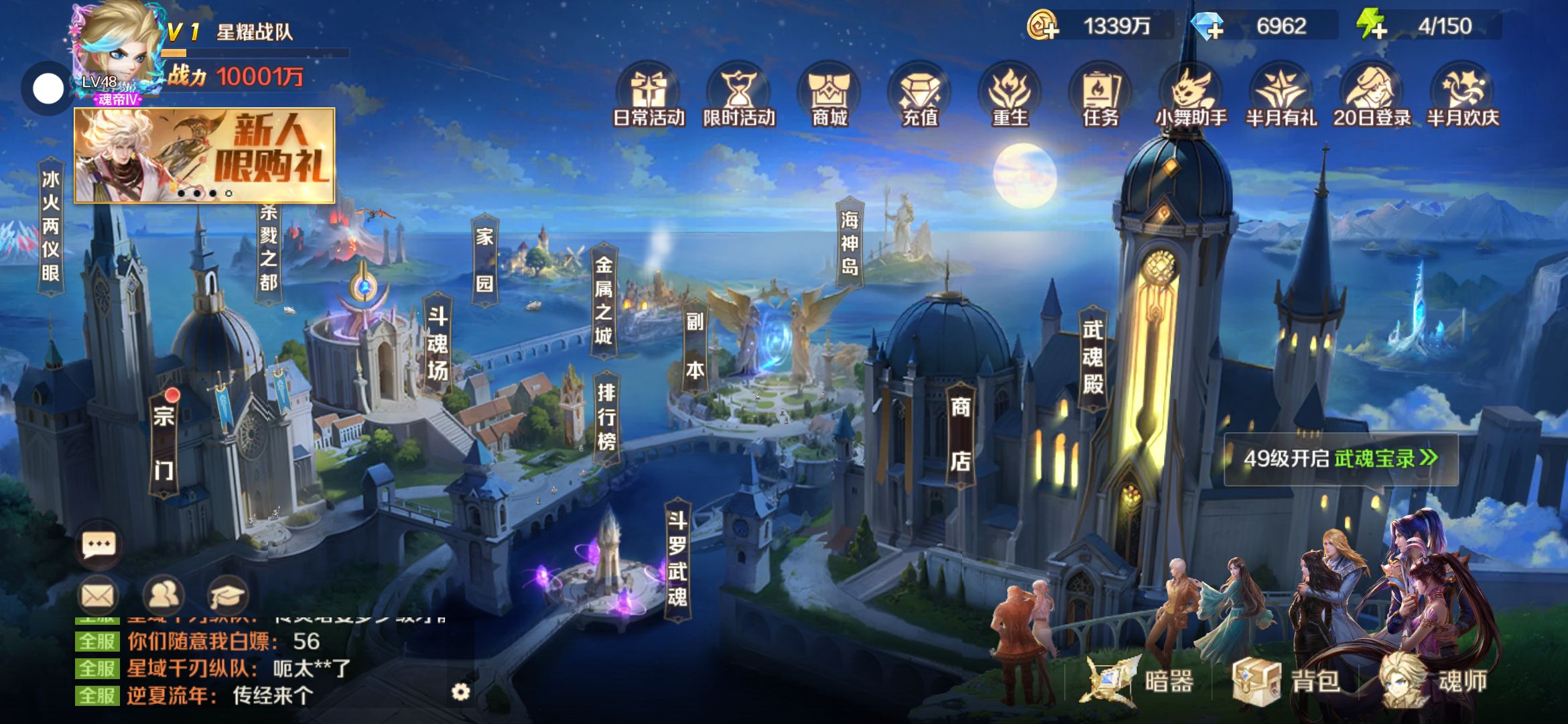This screenshot has width=1568, height=724.
Task: Open the 背包 backpack
Action: tap(1287, 682)
